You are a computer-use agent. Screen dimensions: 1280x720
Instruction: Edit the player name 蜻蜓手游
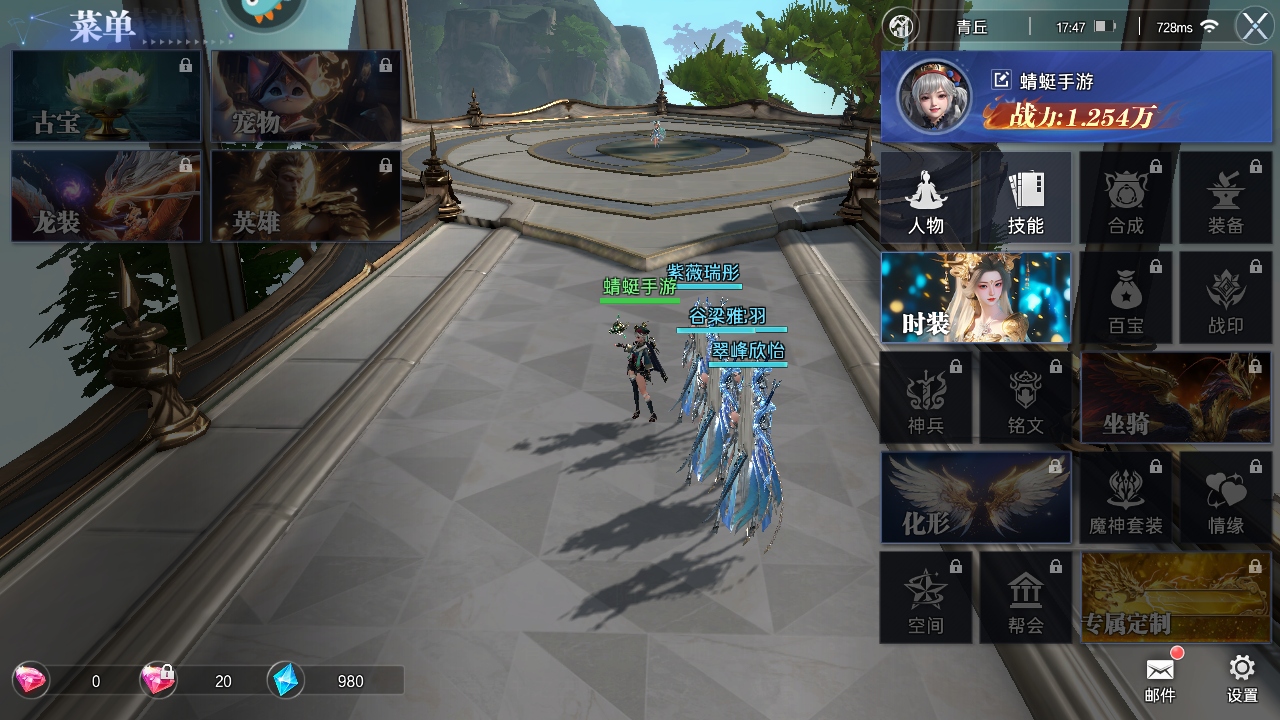[1001, 81]
